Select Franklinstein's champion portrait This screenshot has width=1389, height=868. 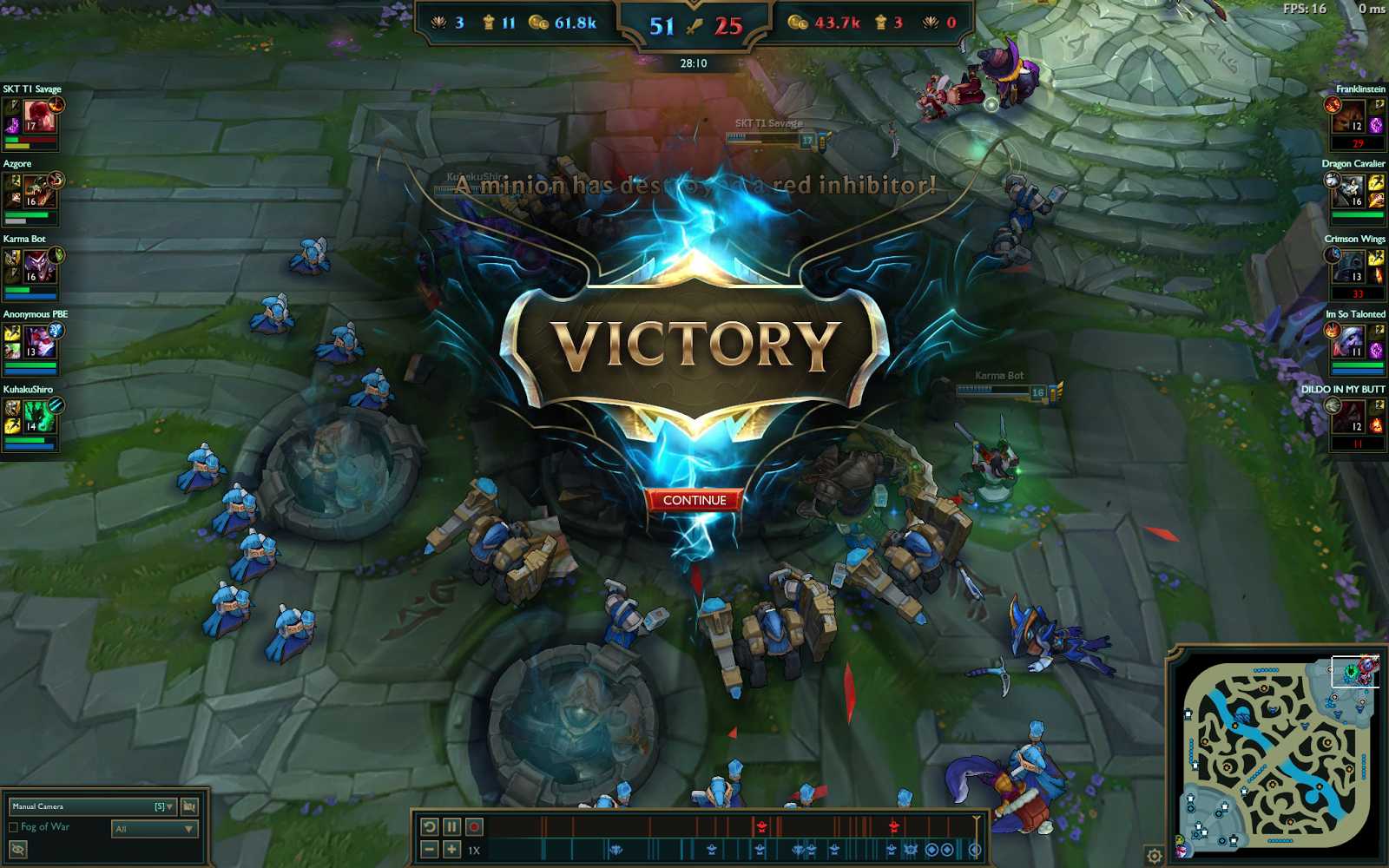click(x=1348, y=116)
